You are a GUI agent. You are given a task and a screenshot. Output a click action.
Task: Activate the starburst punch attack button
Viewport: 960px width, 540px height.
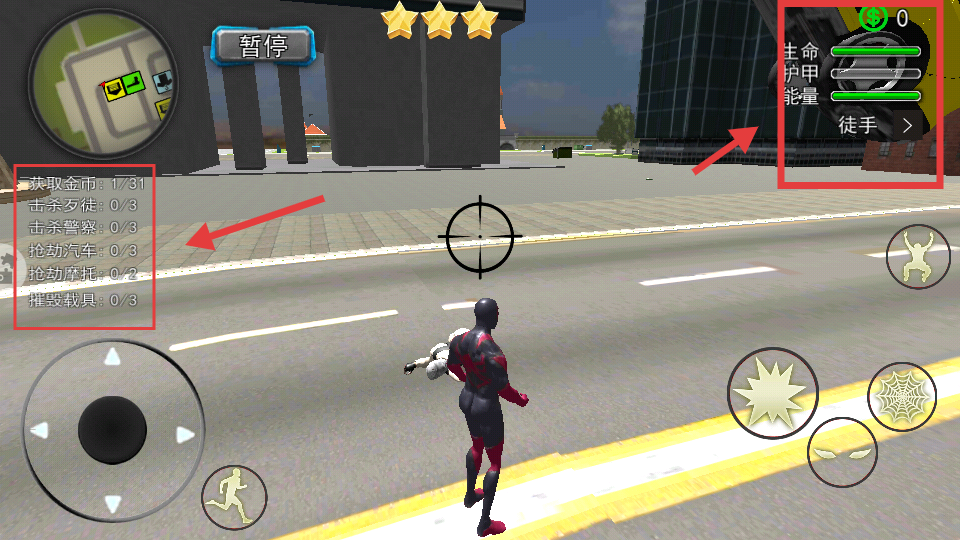coord(772,393)
